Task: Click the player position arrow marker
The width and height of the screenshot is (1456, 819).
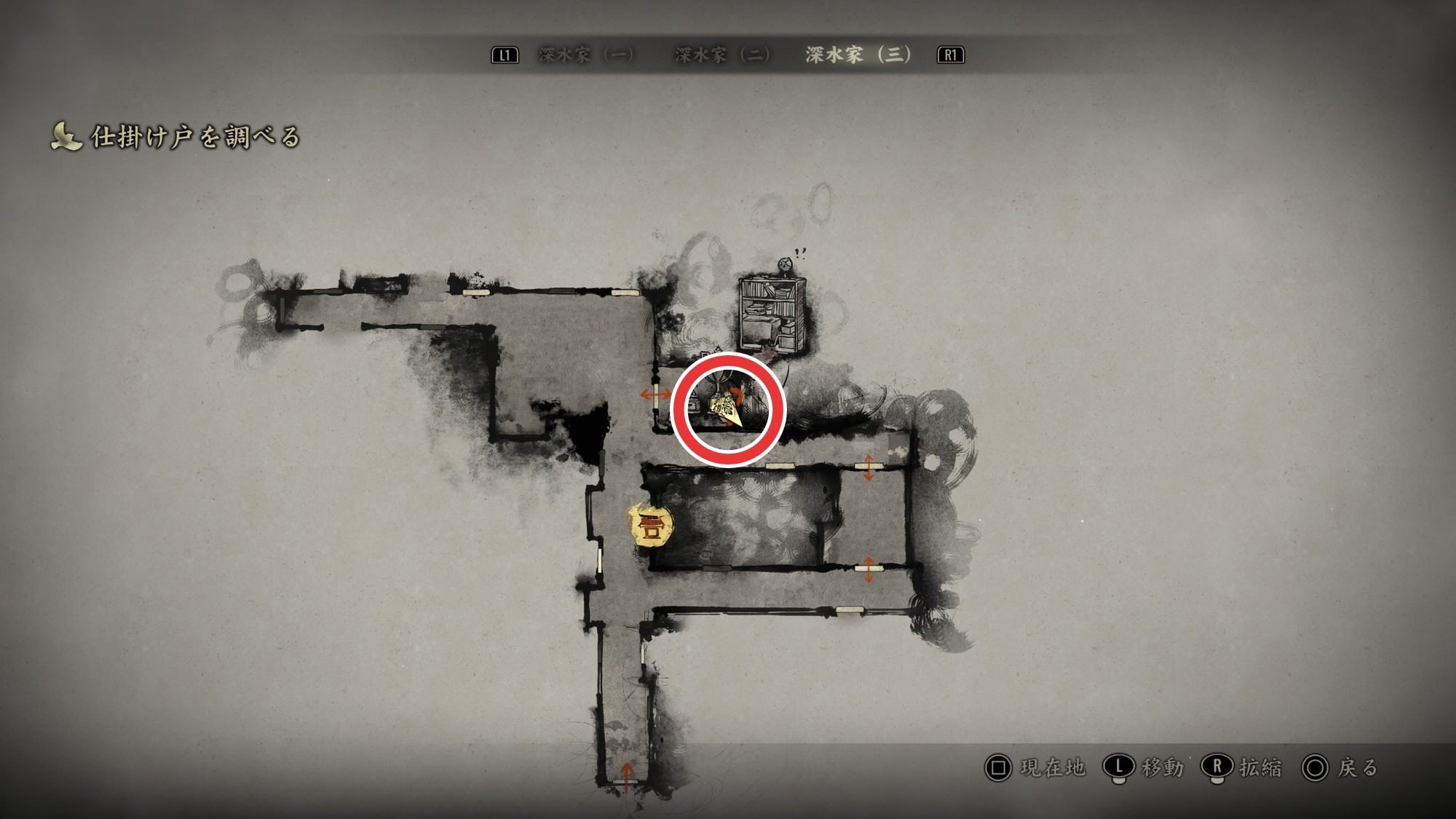Action: click(x=731, y=412)
